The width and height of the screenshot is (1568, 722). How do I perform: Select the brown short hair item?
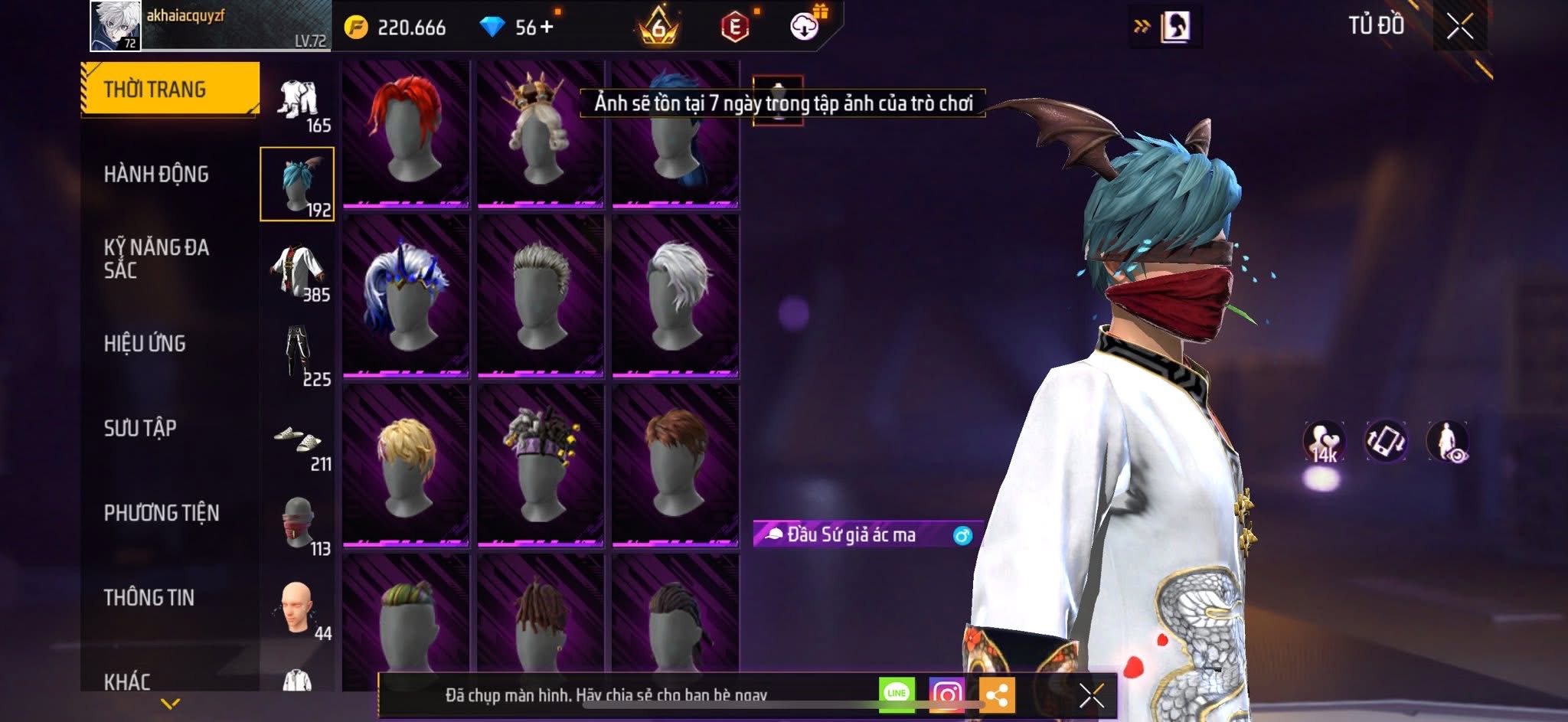pos(675,466)
